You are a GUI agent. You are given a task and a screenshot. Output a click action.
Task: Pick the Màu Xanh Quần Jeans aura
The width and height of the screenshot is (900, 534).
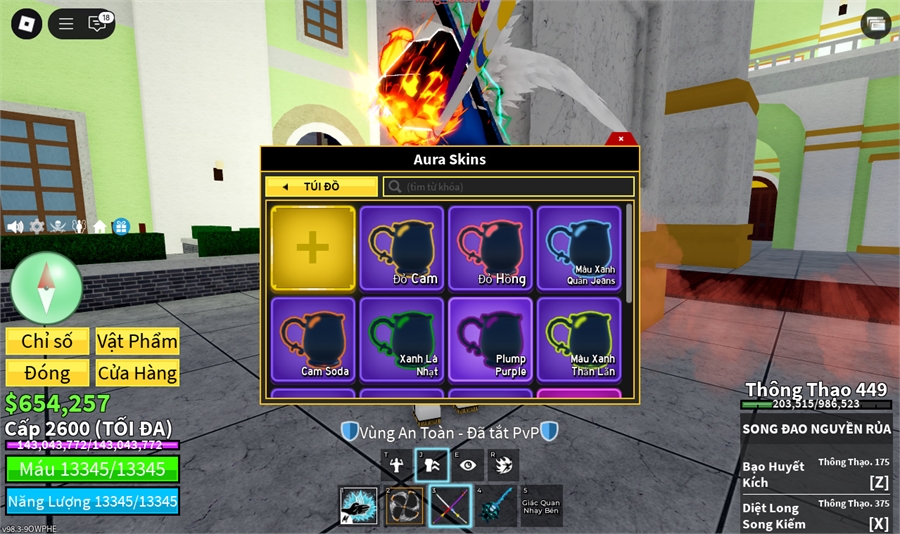579,248
